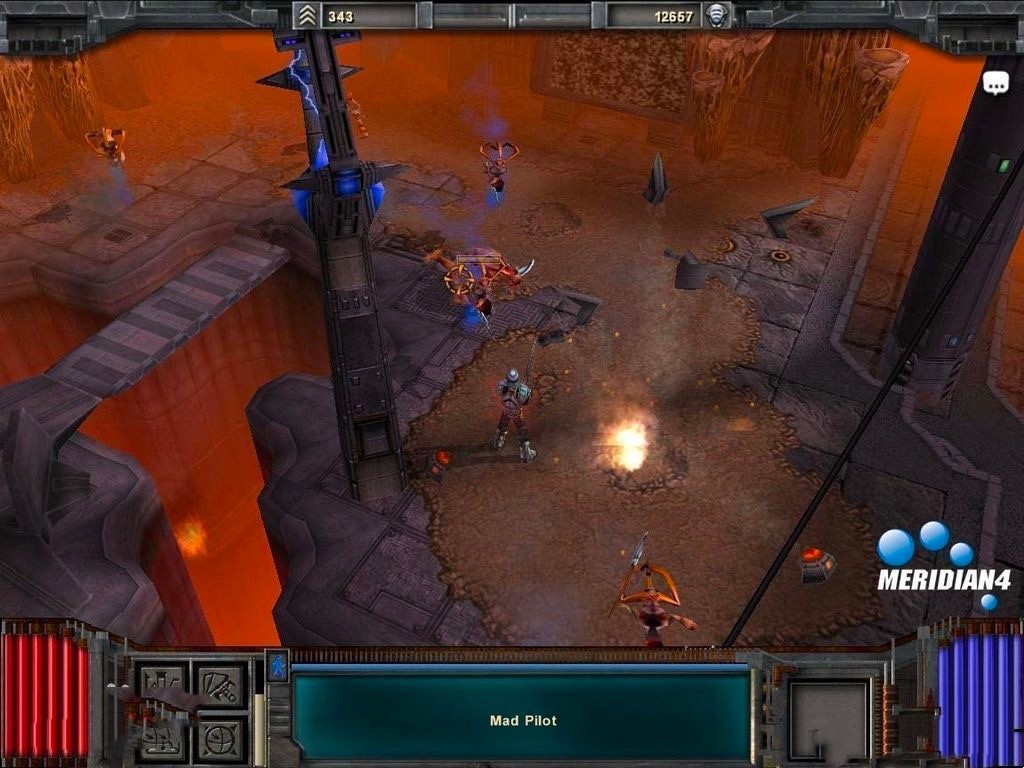
Task: Open the speech bubble chat icon
Action: [996, 84]
